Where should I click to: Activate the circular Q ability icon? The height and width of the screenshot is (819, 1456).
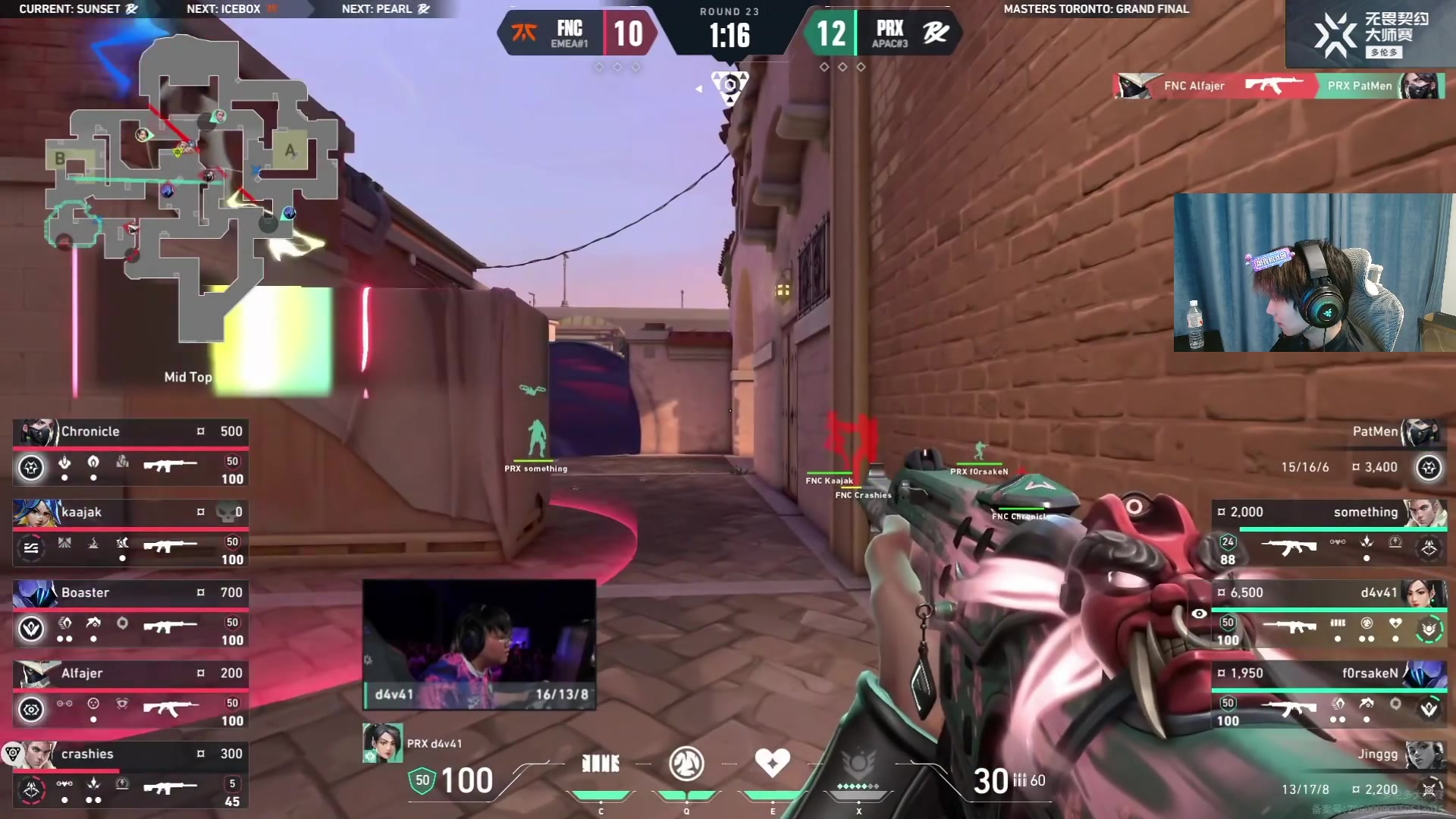pos(686,764)
